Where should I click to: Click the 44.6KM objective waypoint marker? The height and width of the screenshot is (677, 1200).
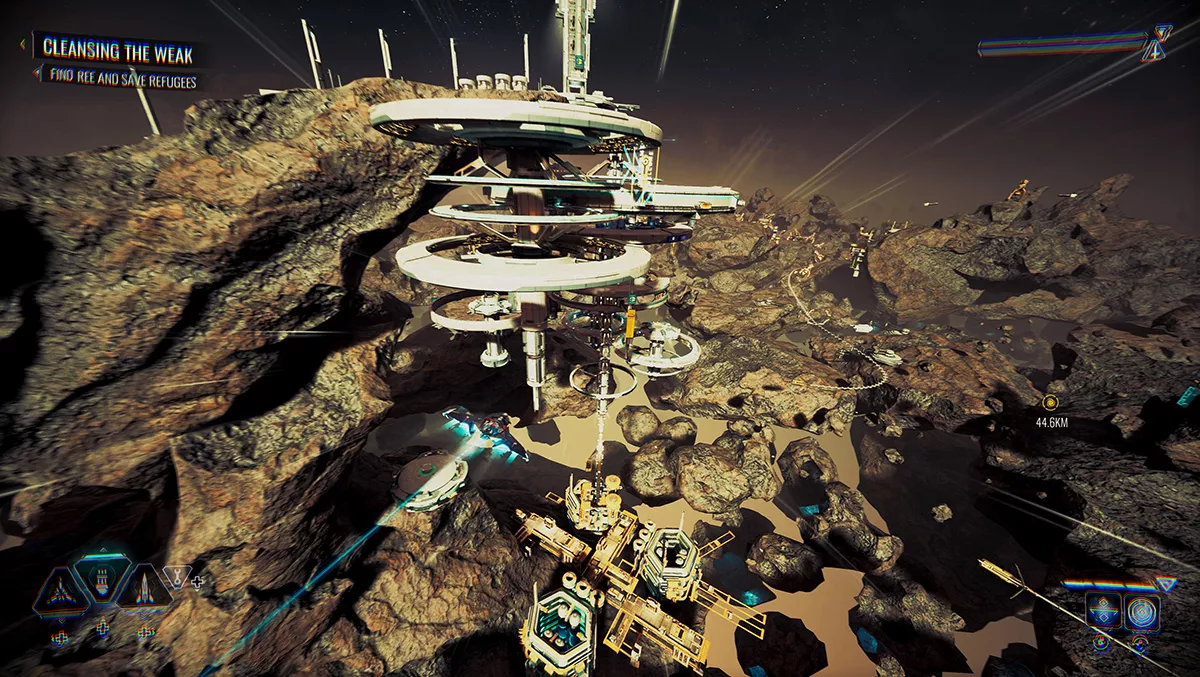[x=1050, y=402]
